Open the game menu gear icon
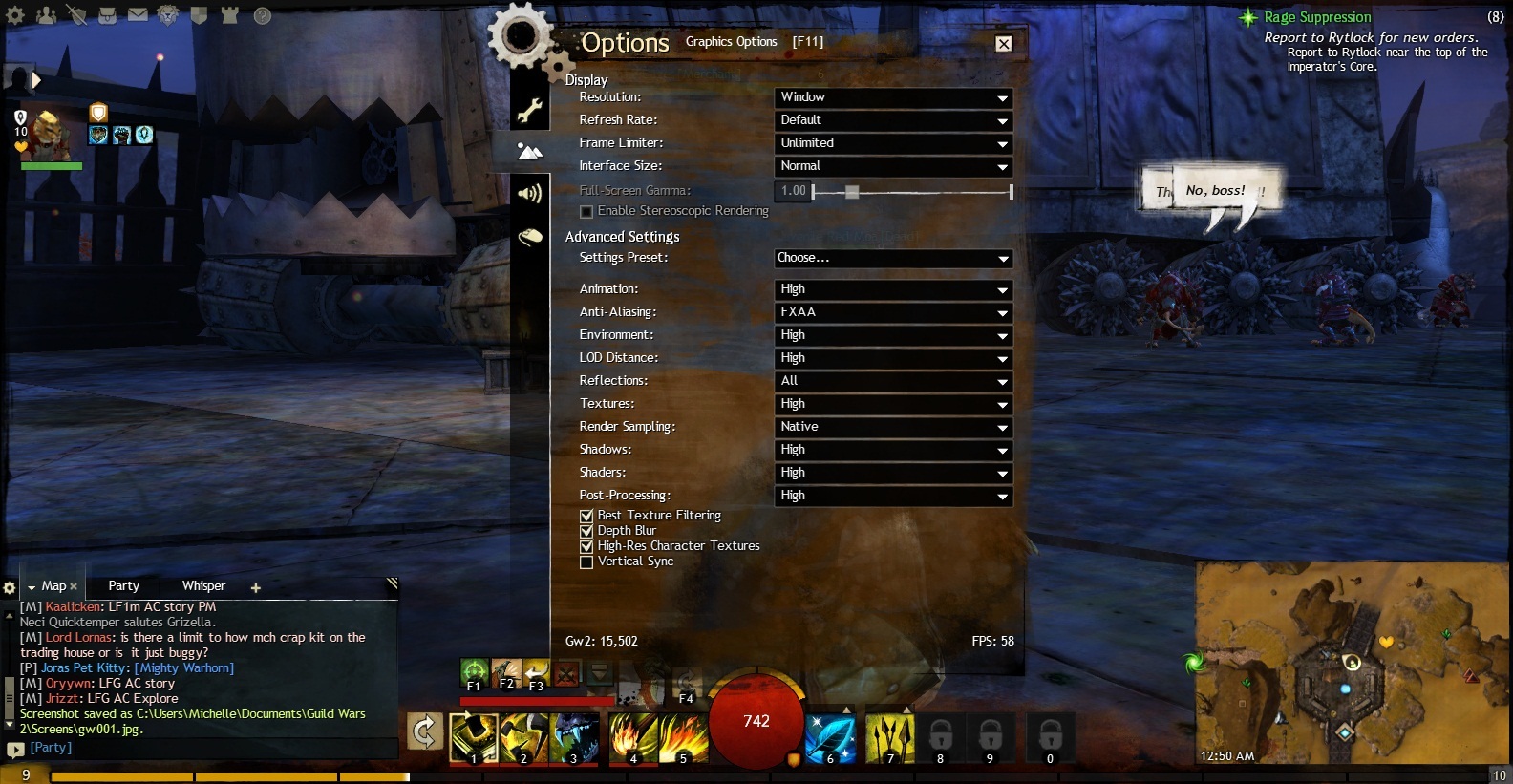 pyautogui.click(x=15, y=15)
